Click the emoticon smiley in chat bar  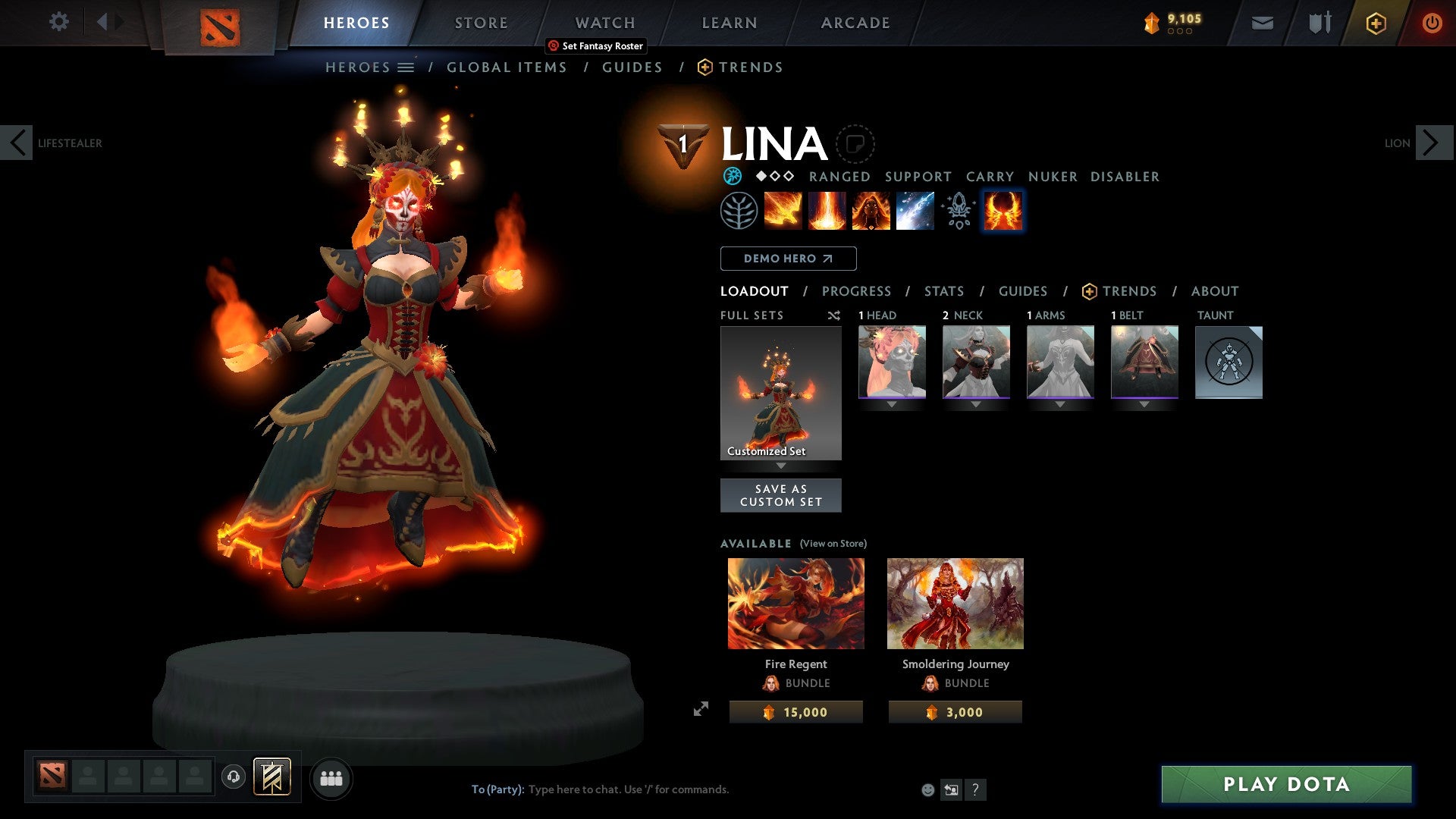(x=927, y=789)
